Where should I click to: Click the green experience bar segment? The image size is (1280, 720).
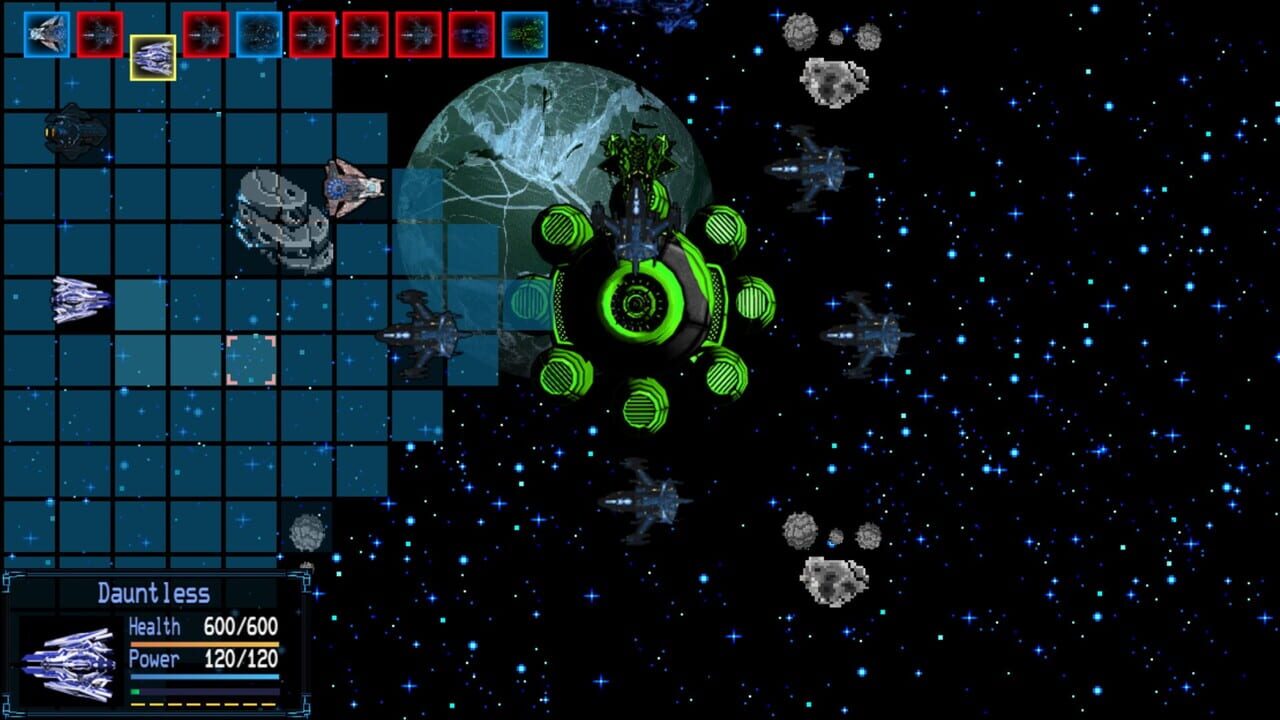point(136,691)
